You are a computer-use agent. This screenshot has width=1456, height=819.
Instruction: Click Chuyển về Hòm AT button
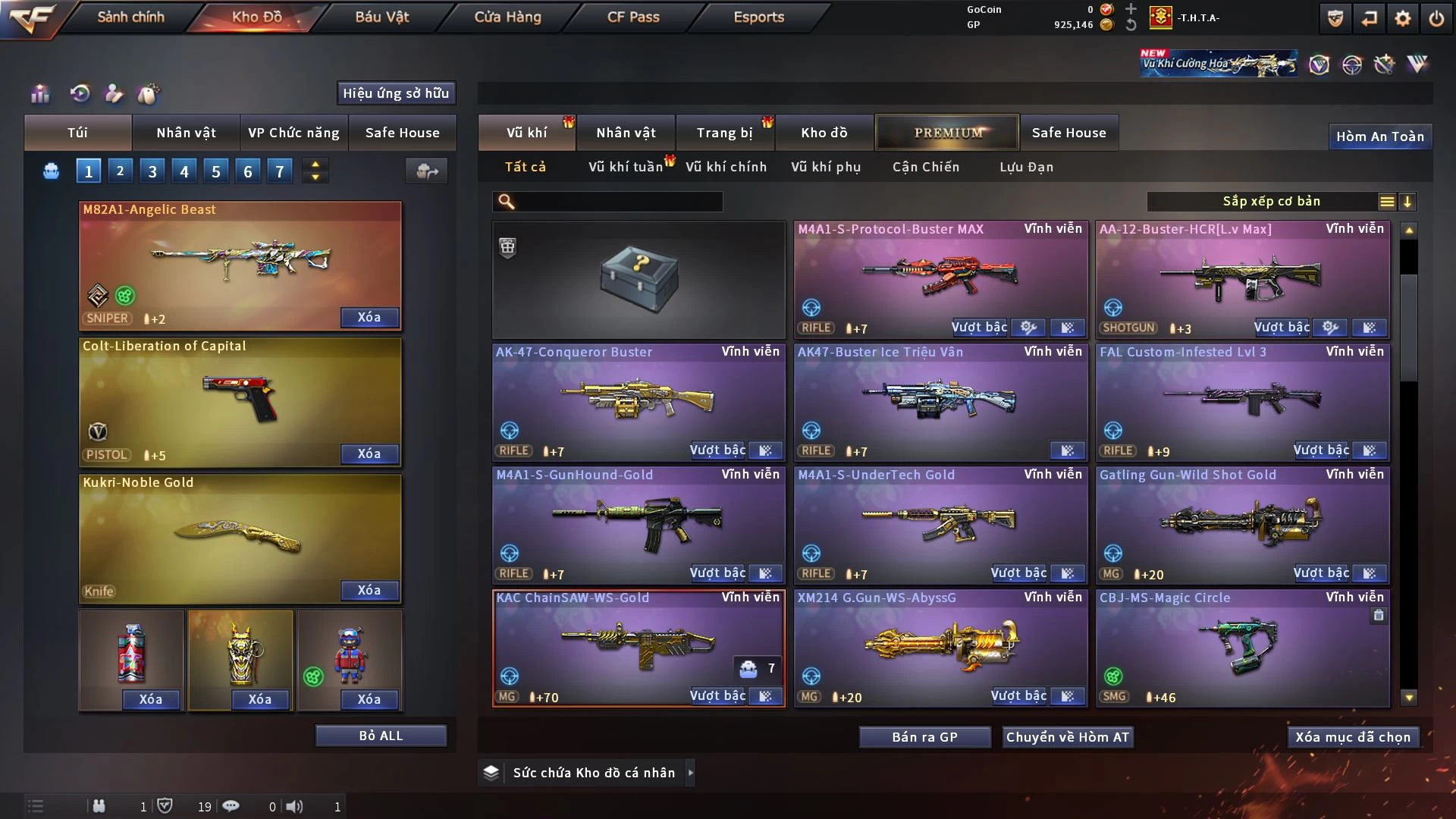[x=1068, y=737]
